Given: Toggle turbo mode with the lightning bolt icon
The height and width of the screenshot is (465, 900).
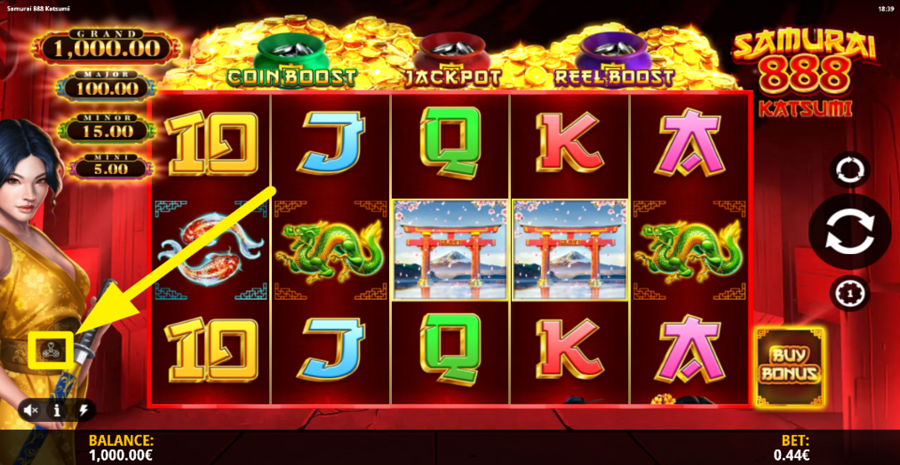Looking at the screenshot, I should [x=83, y=409].
